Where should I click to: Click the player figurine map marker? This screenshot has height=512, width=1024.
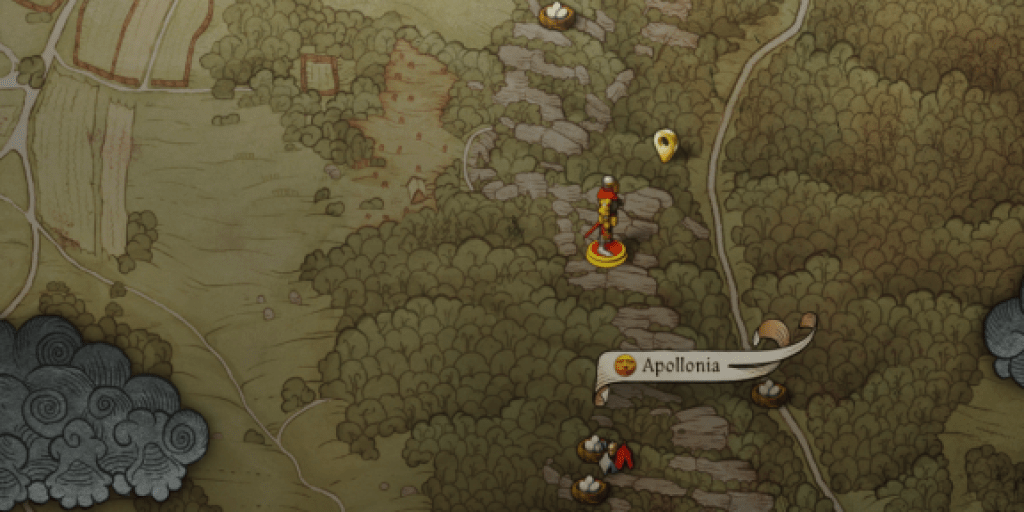(606, 225)
